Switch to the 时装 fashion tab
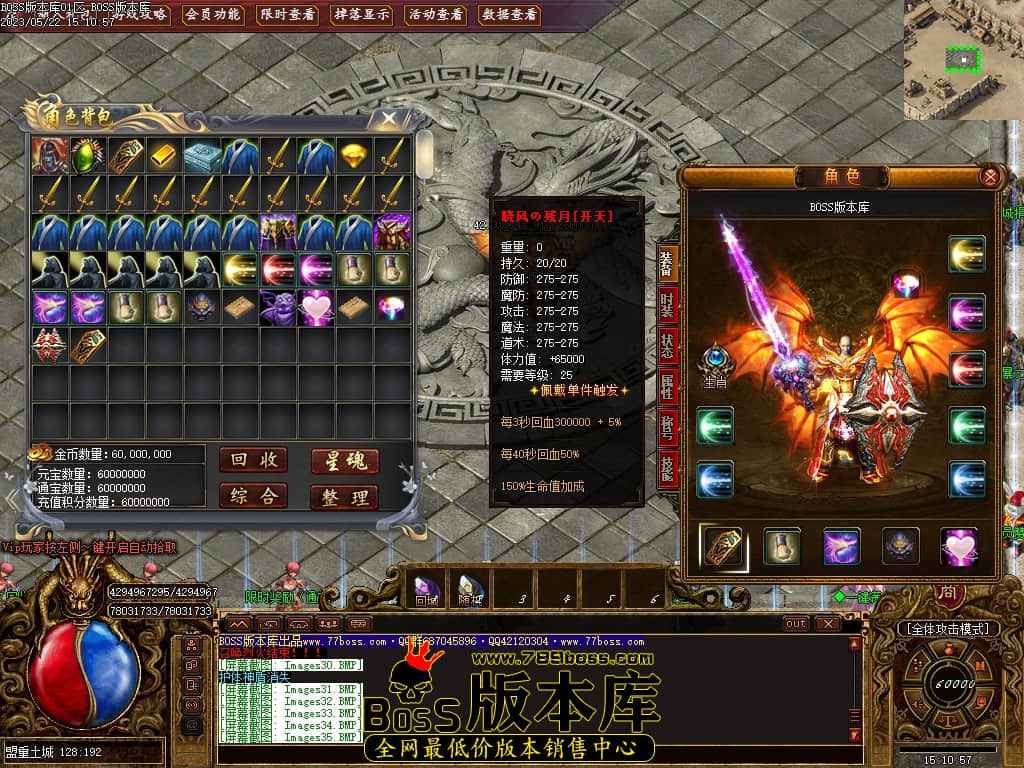 click(667, 304)
